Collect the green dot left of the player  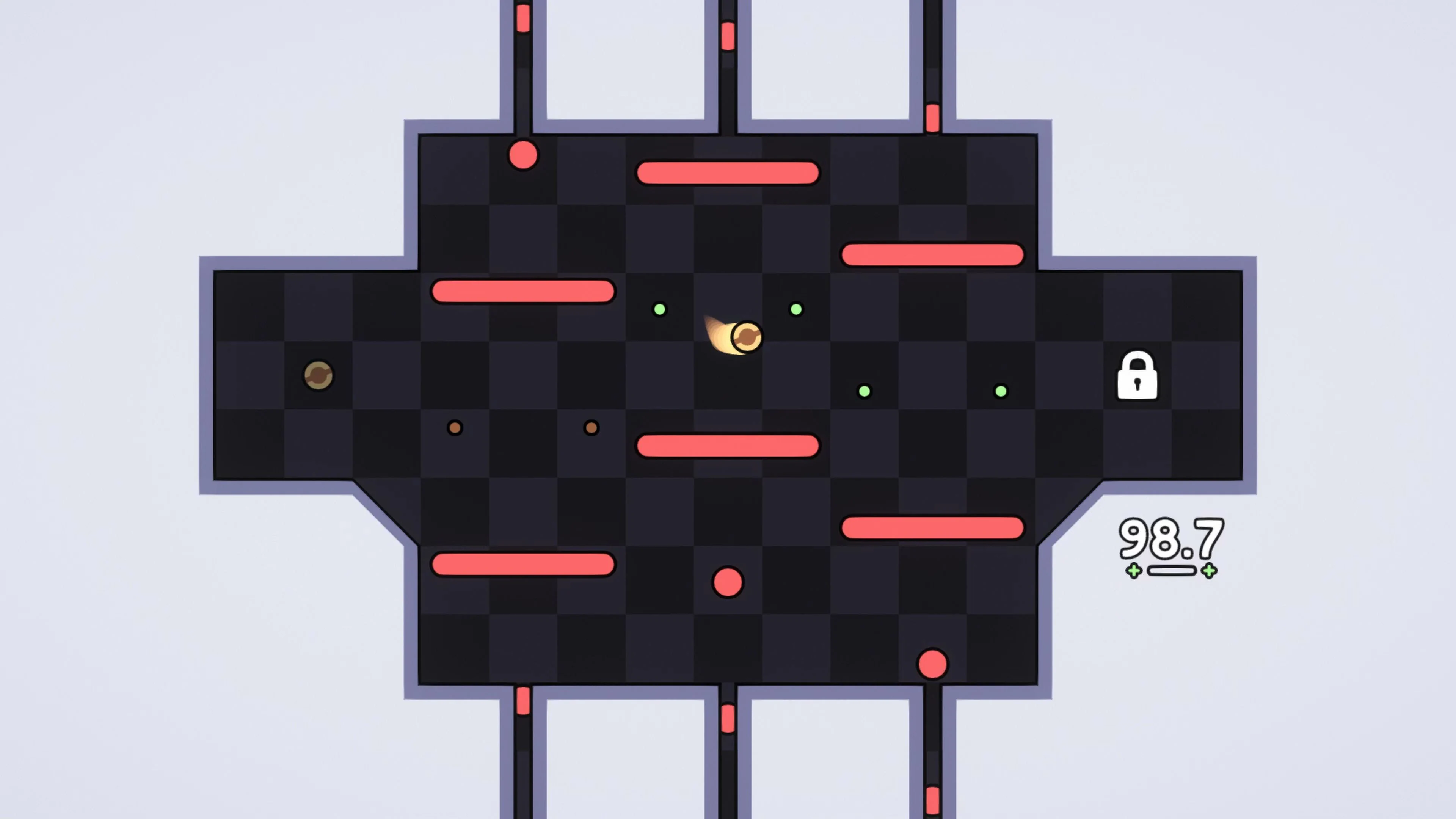tap(660, 309)
